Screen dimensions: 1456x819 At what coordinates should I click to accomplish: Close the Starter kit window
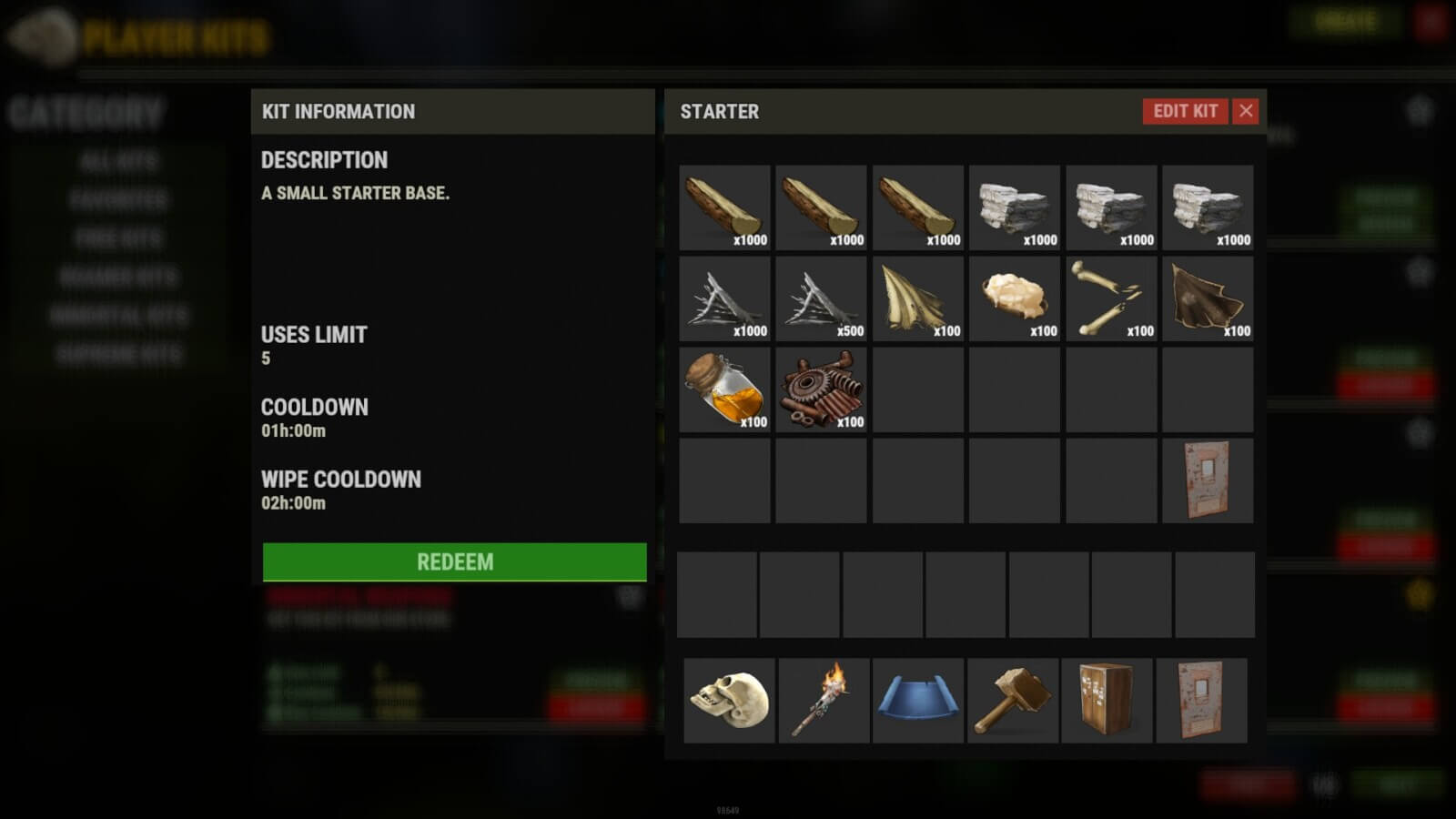click(1246, 111)
